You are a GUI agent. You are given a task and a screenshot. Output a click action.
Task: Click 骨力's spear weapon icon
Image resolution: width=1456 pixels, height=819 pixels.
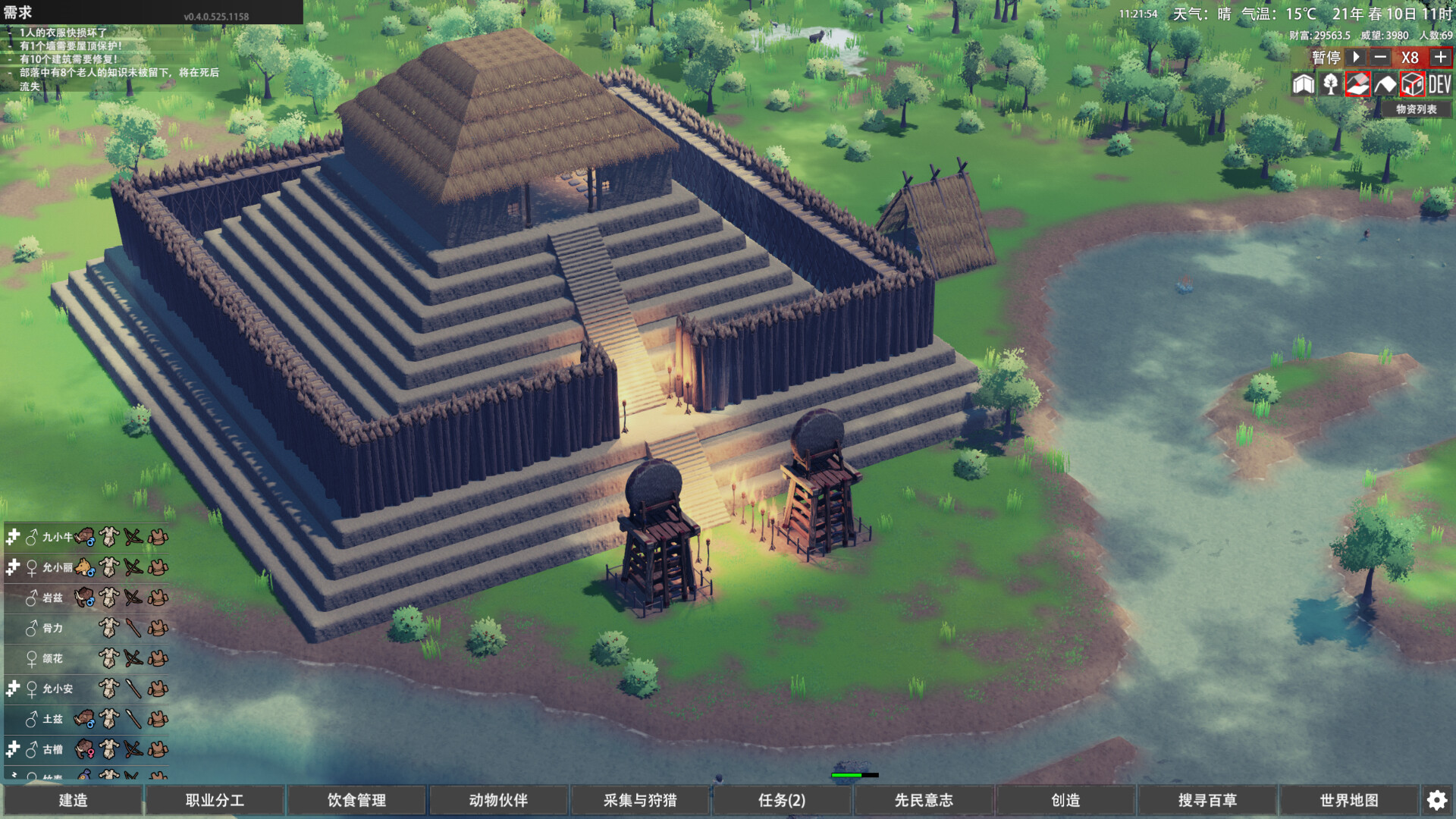(133, 629)
